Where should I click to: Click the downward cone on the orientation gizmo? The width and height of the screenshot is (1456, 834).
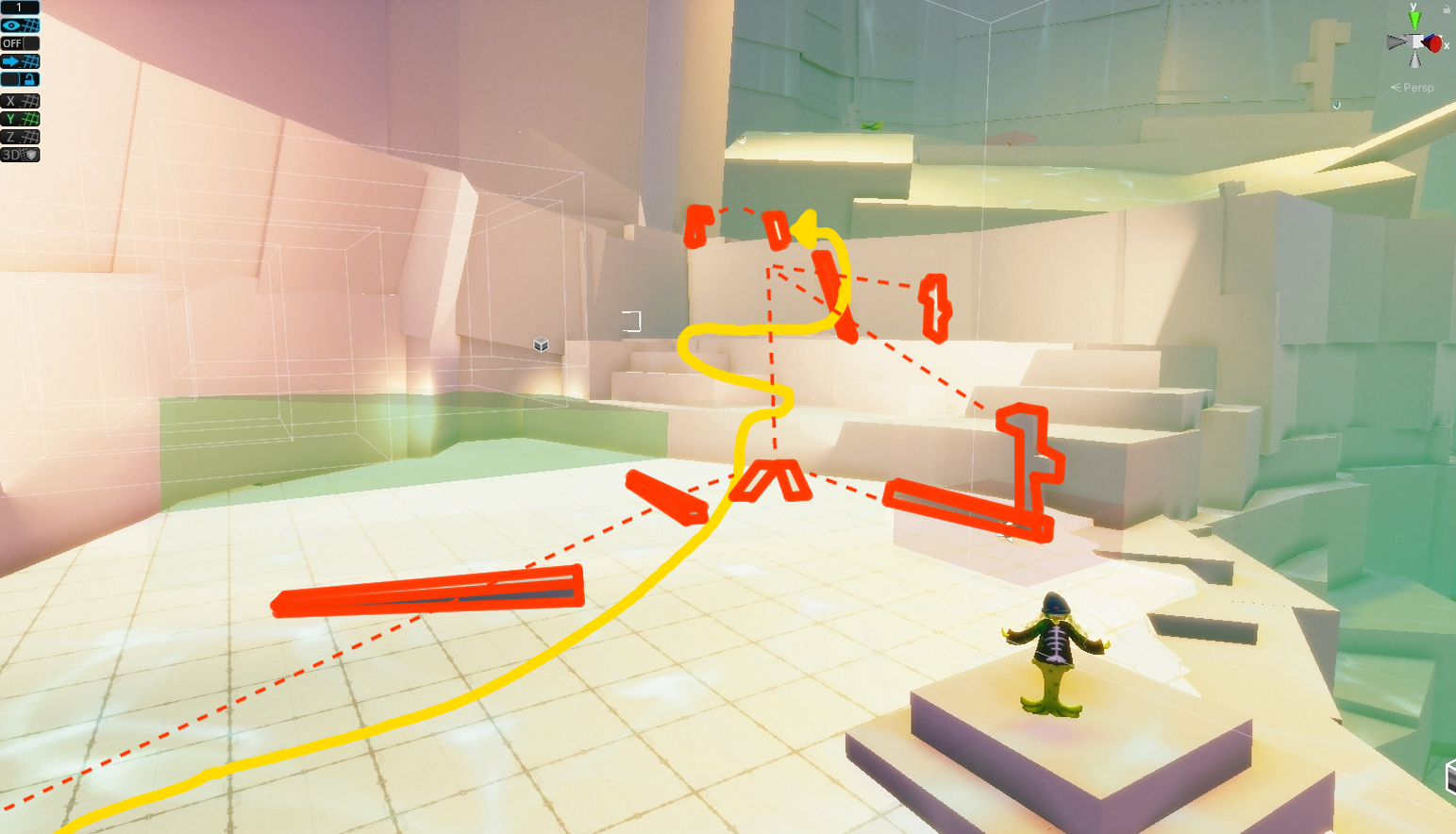pos(1414,61)
